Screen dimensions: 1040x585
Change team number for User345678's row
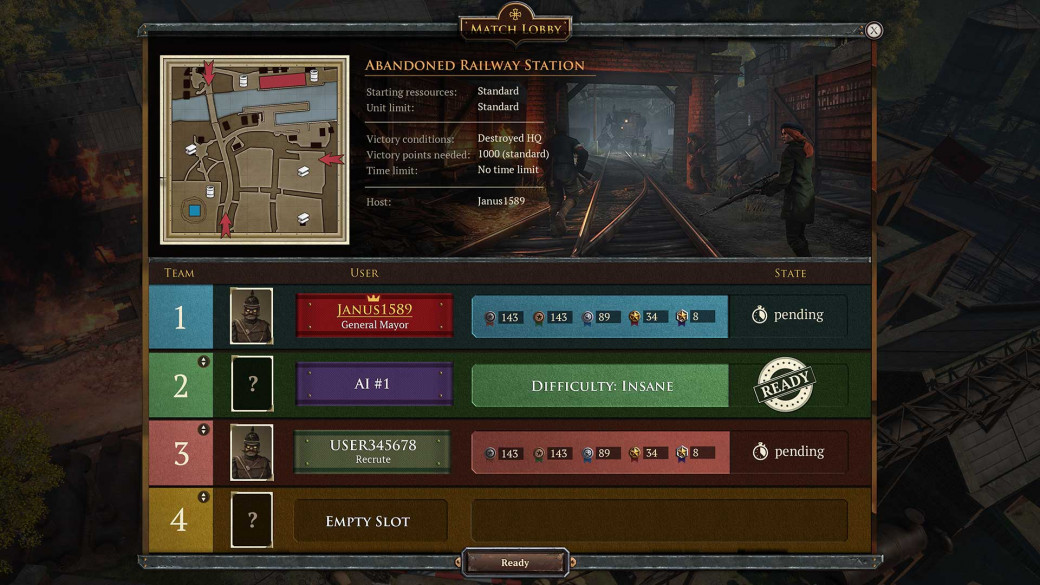click(204, 430)
